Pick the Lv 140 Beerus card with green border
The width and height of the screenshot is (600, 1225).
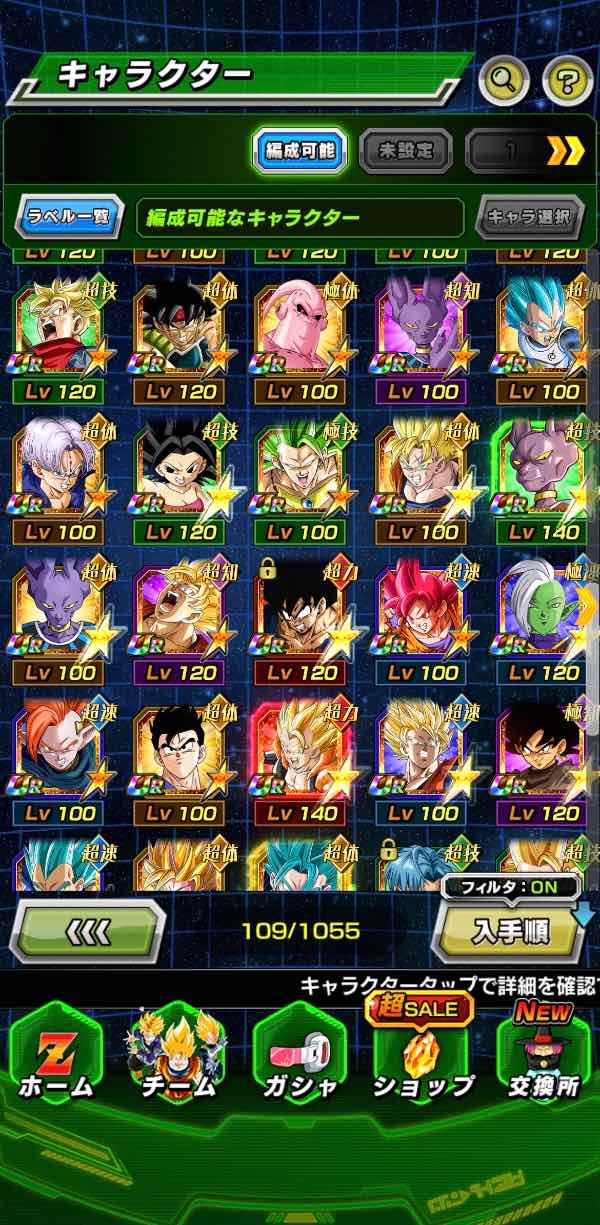543,480
